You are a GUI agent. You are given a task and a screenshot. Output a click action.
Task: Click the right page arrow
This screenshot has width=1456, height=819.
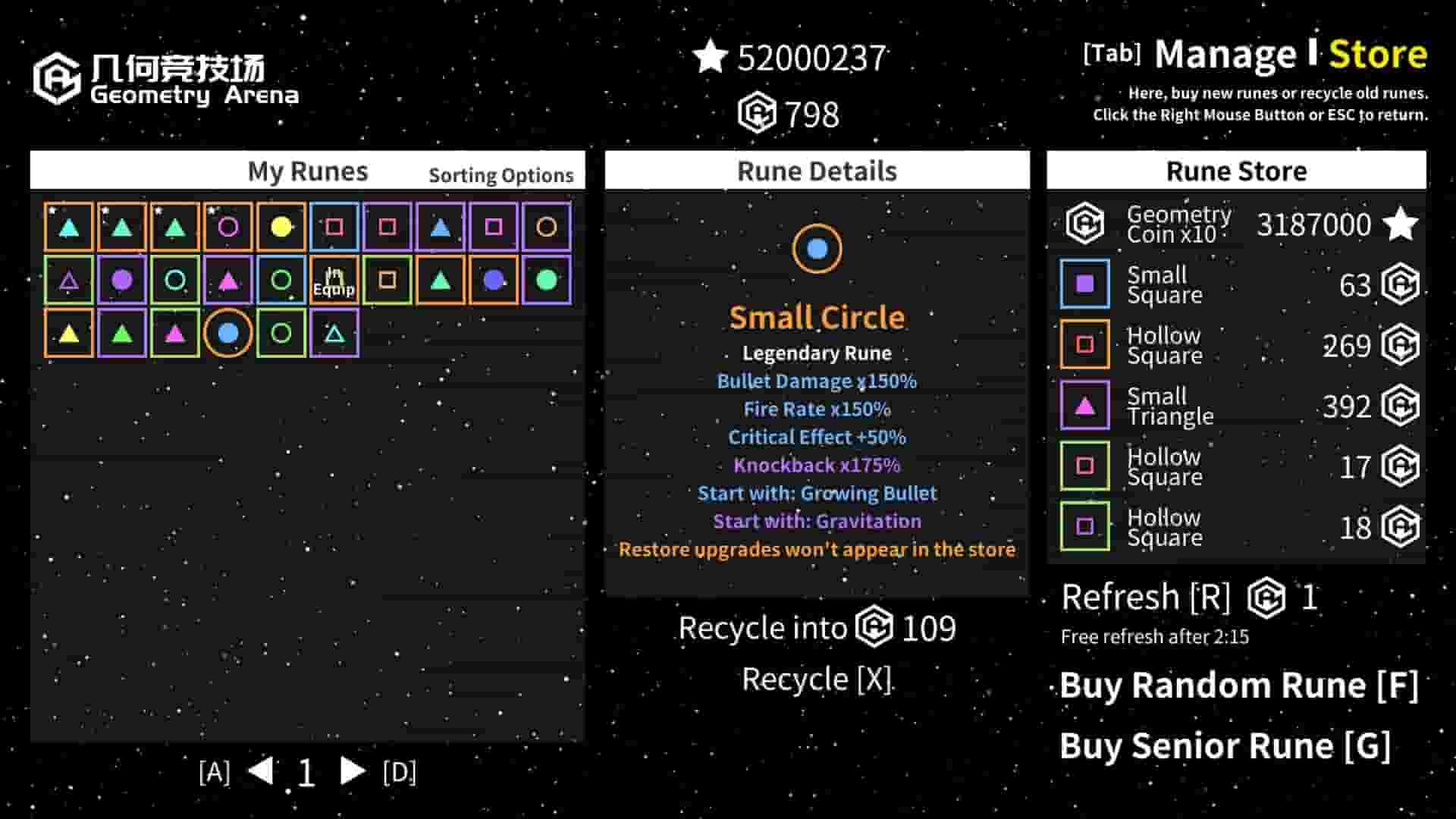[x=353, y=772]
